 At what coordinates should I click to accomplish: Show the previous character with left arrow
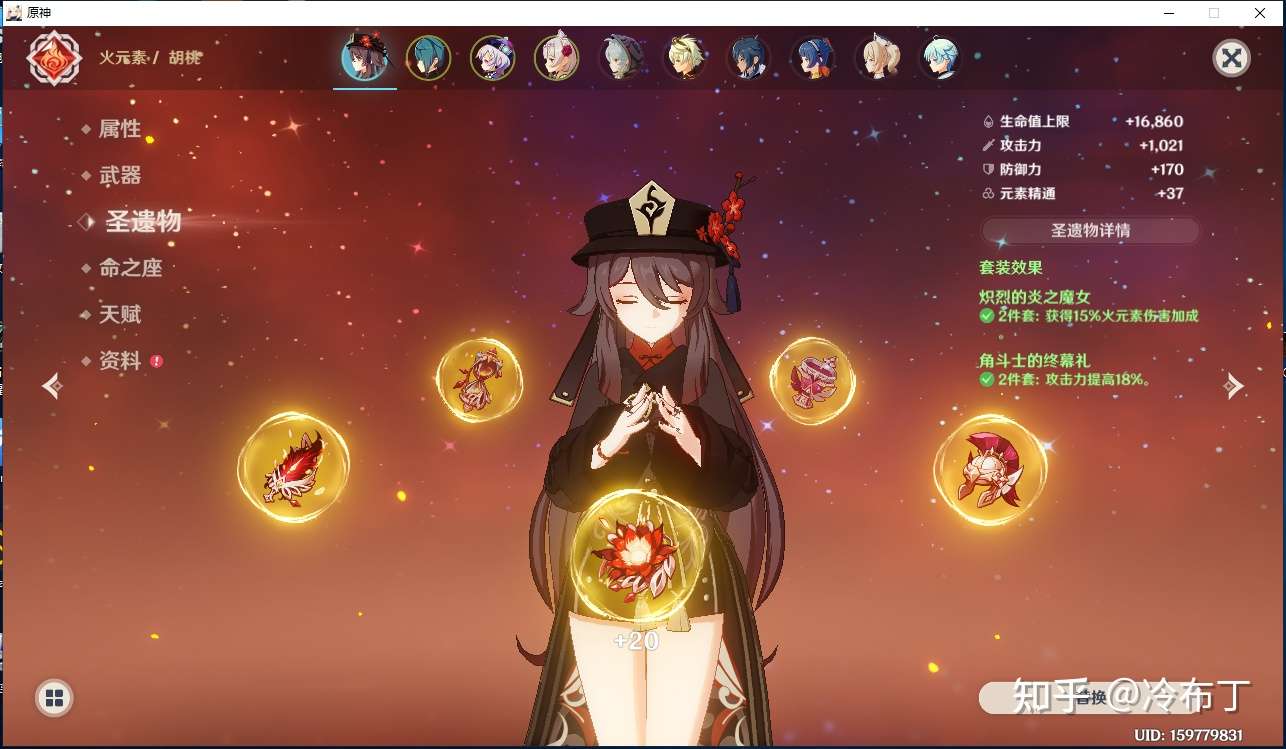pos(53,385)
